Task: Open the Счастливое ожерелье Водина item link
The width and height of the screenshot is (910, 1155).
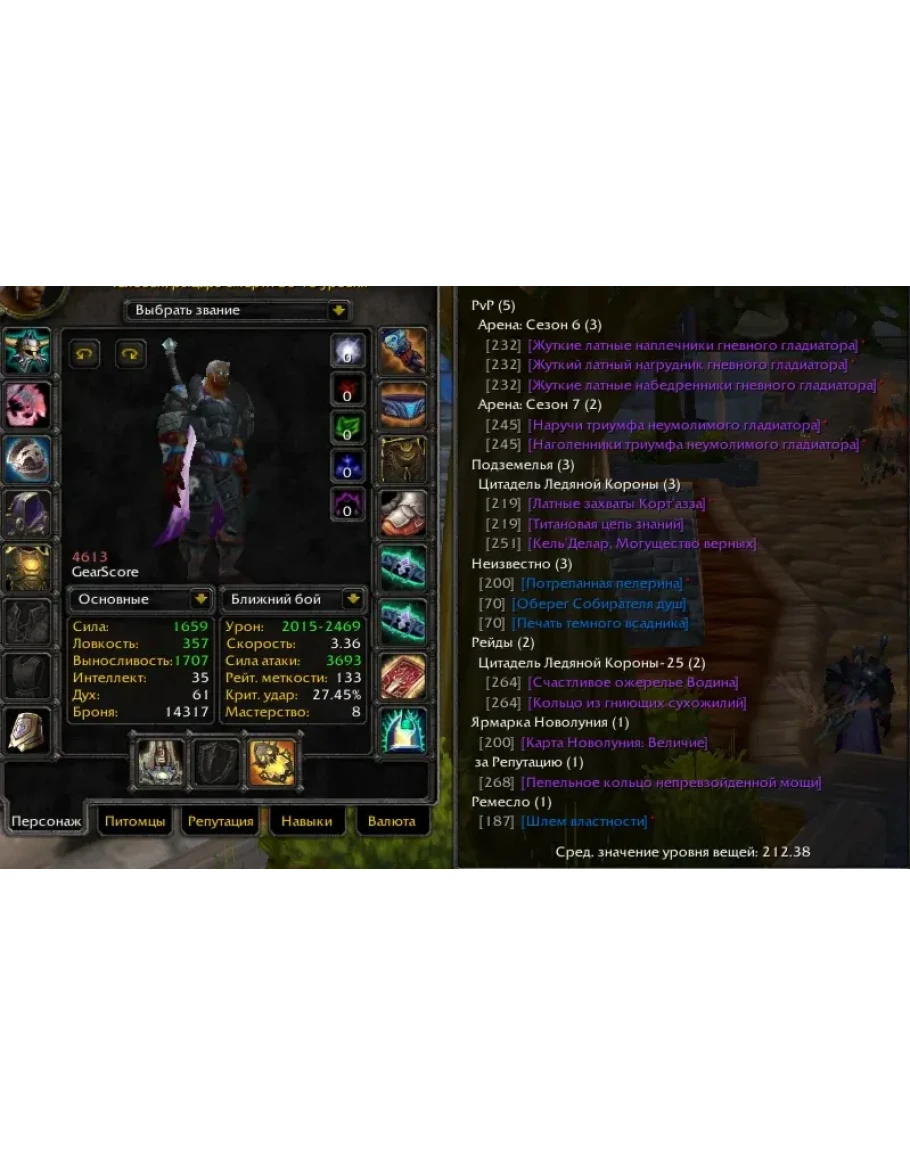Action: click(x=632, y=682)
